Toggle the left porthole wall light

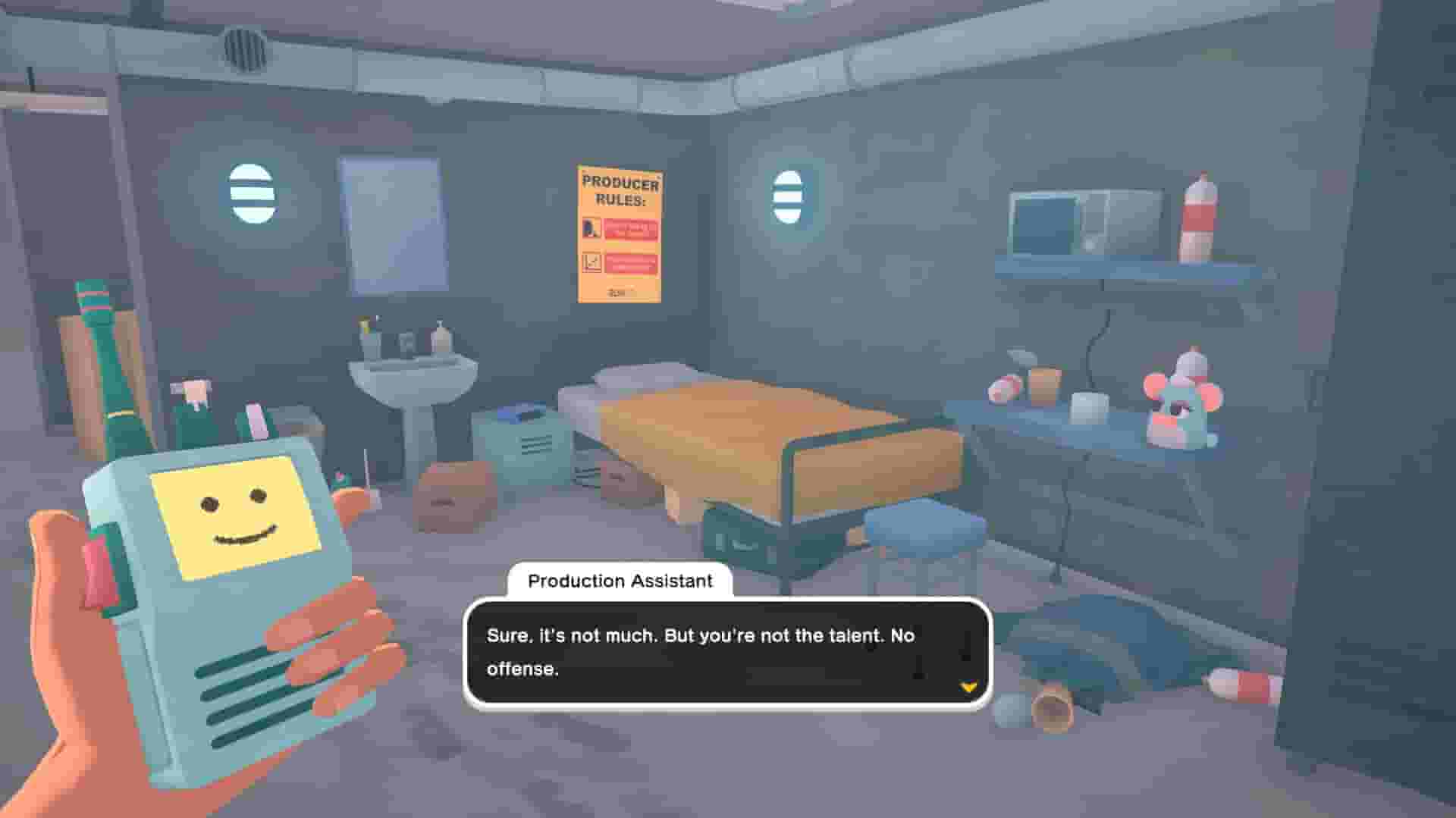tap(250, 193)
